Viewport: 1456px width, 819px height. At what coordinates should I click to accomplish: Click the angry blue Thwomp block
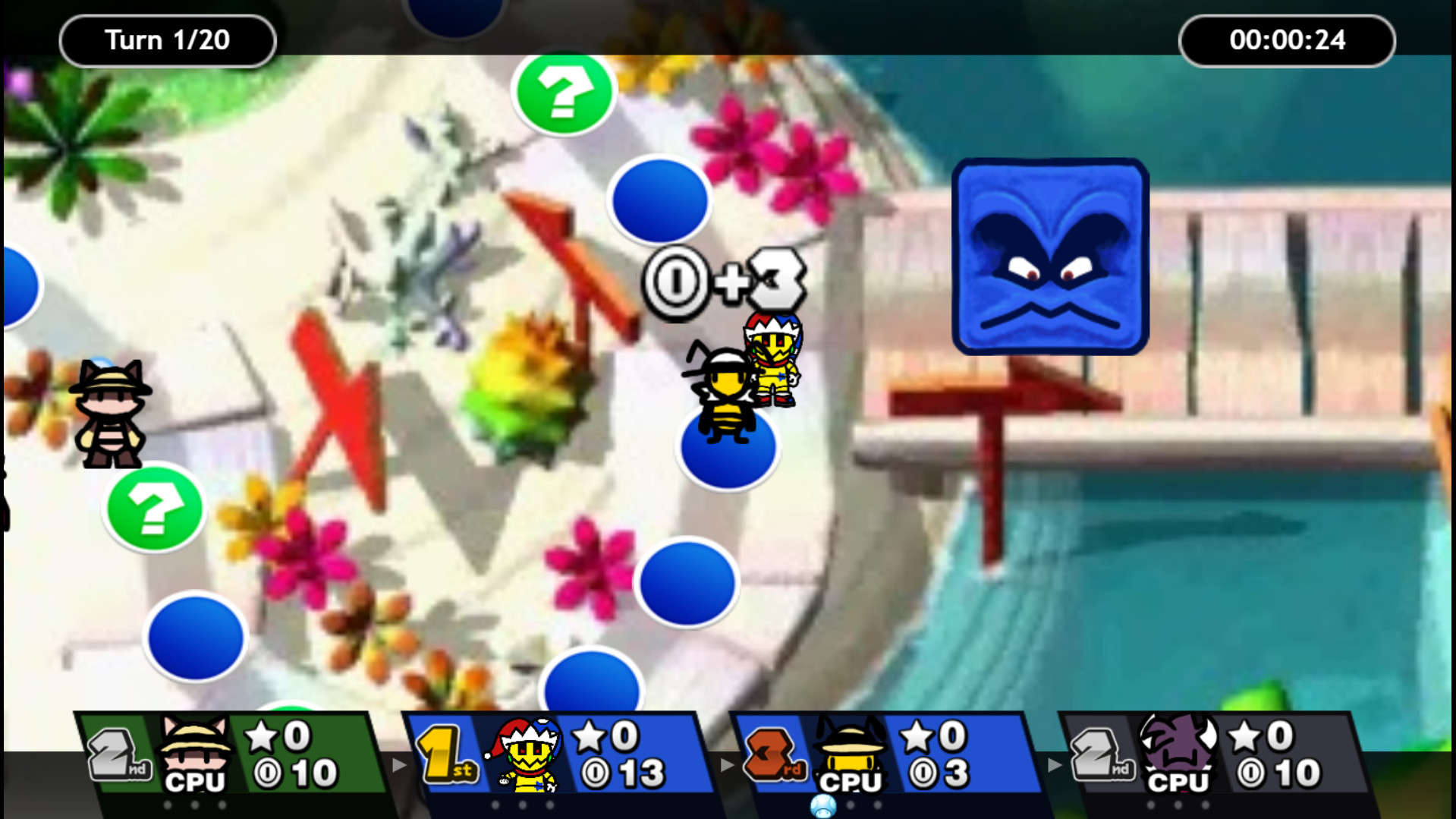pos(1052,256)
